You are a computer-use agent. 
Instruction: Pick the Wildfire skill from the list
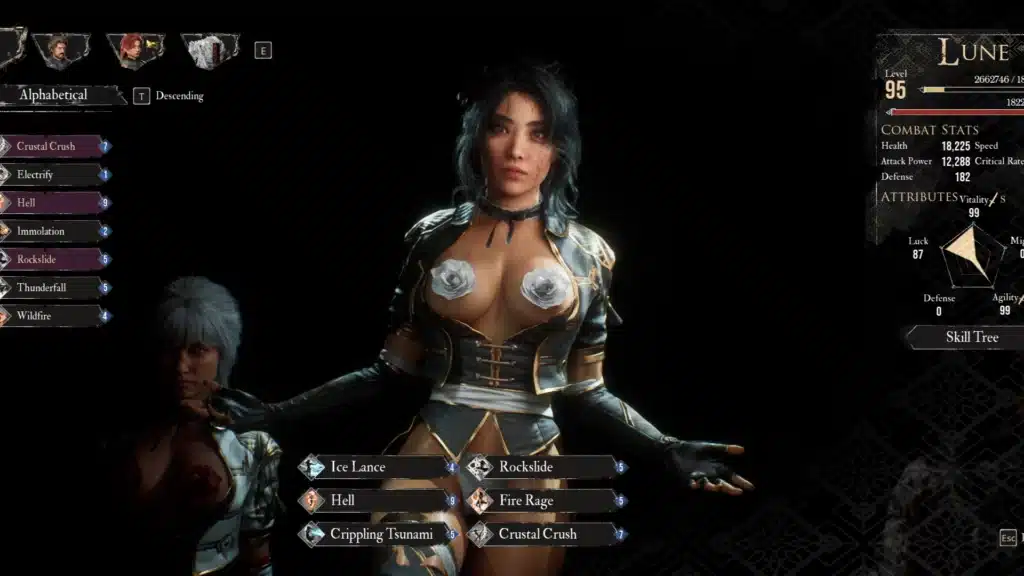50,316
